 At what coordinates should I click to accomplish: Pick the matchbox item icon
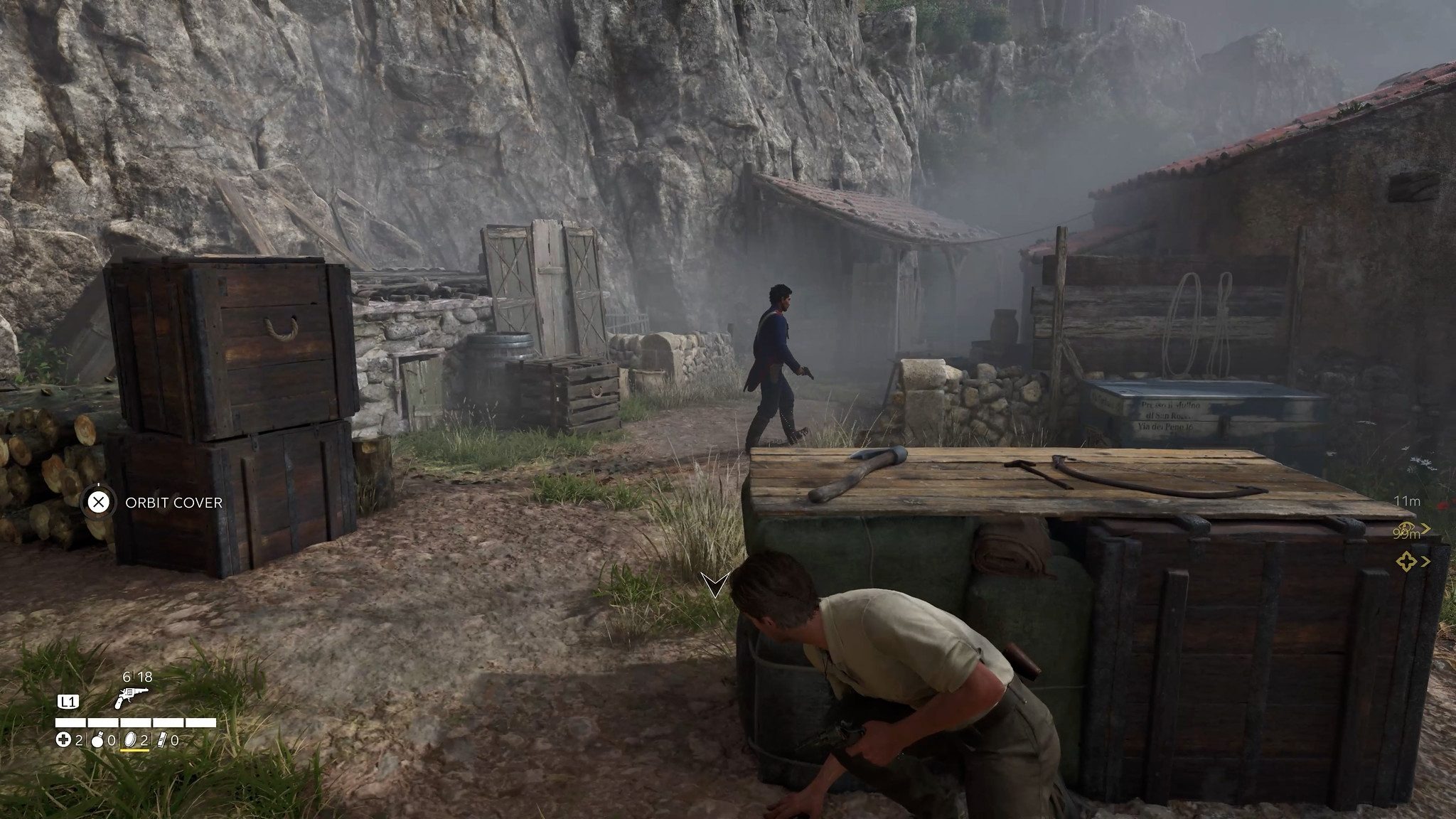(161, 741)
